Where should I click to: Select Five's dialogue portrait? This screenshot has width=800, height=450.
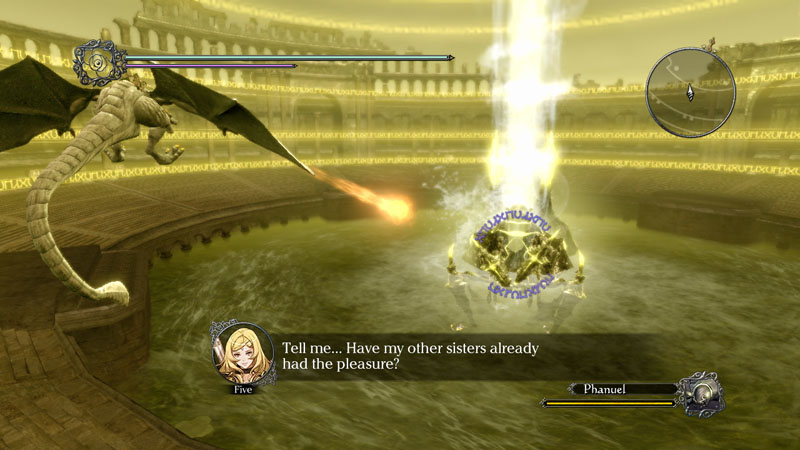click(243, 354)
